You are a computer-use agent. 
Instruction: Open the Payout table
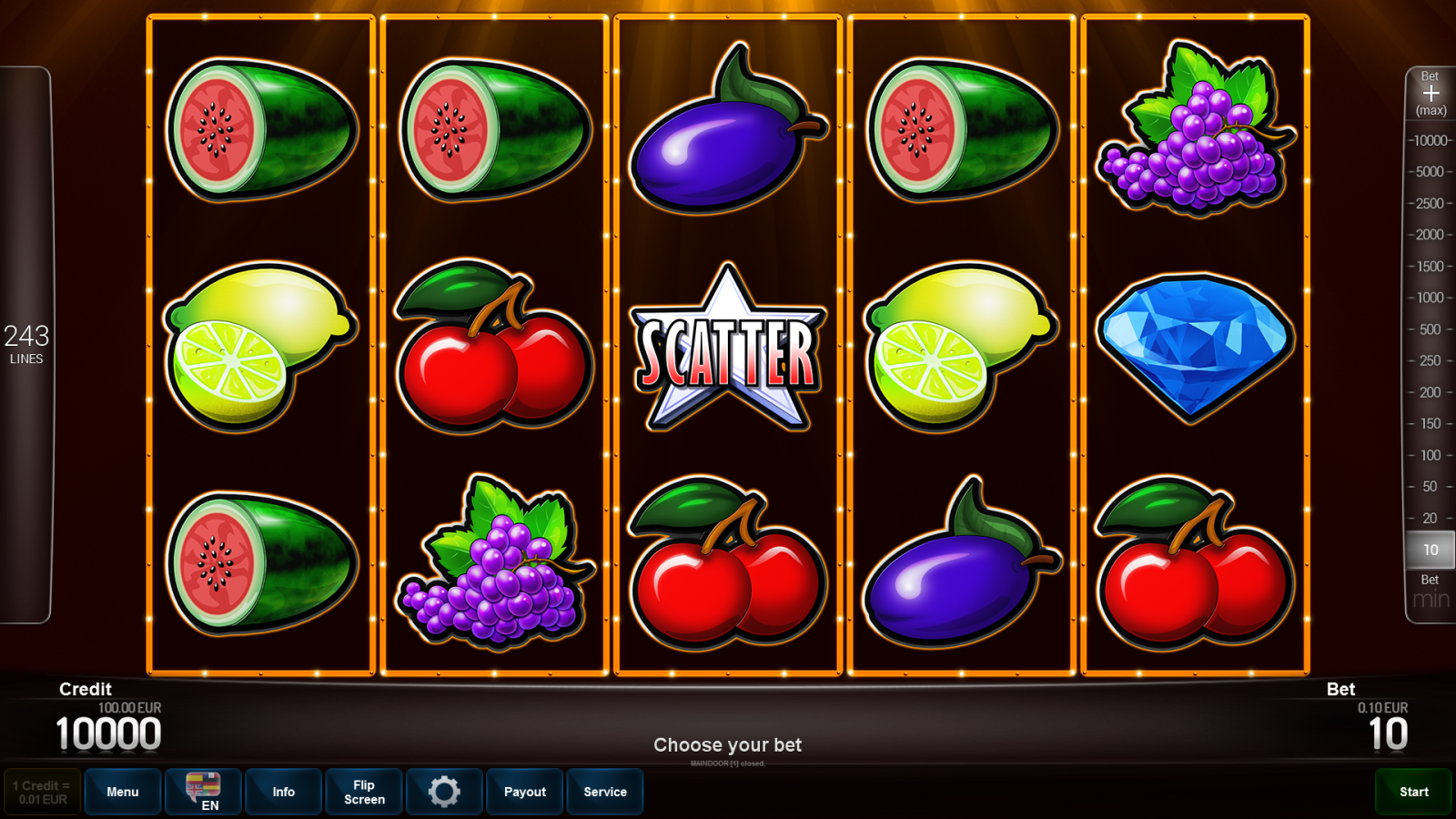[x=524, y=792]
